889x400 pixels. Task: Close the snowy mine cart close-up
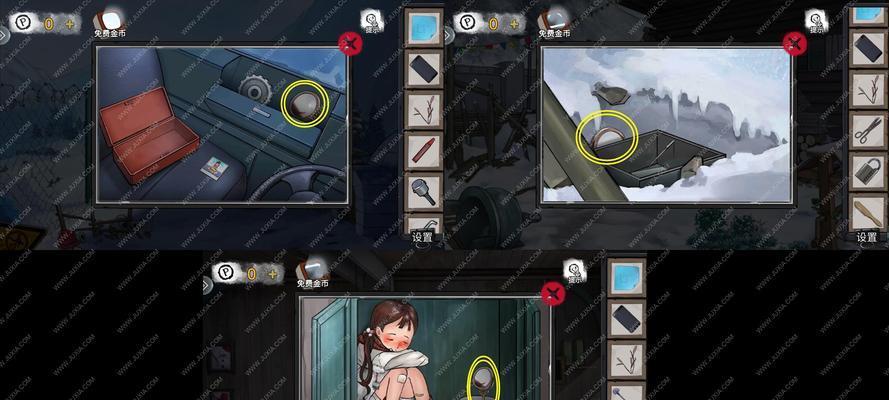pyautogui.click(x=794, y=43)
